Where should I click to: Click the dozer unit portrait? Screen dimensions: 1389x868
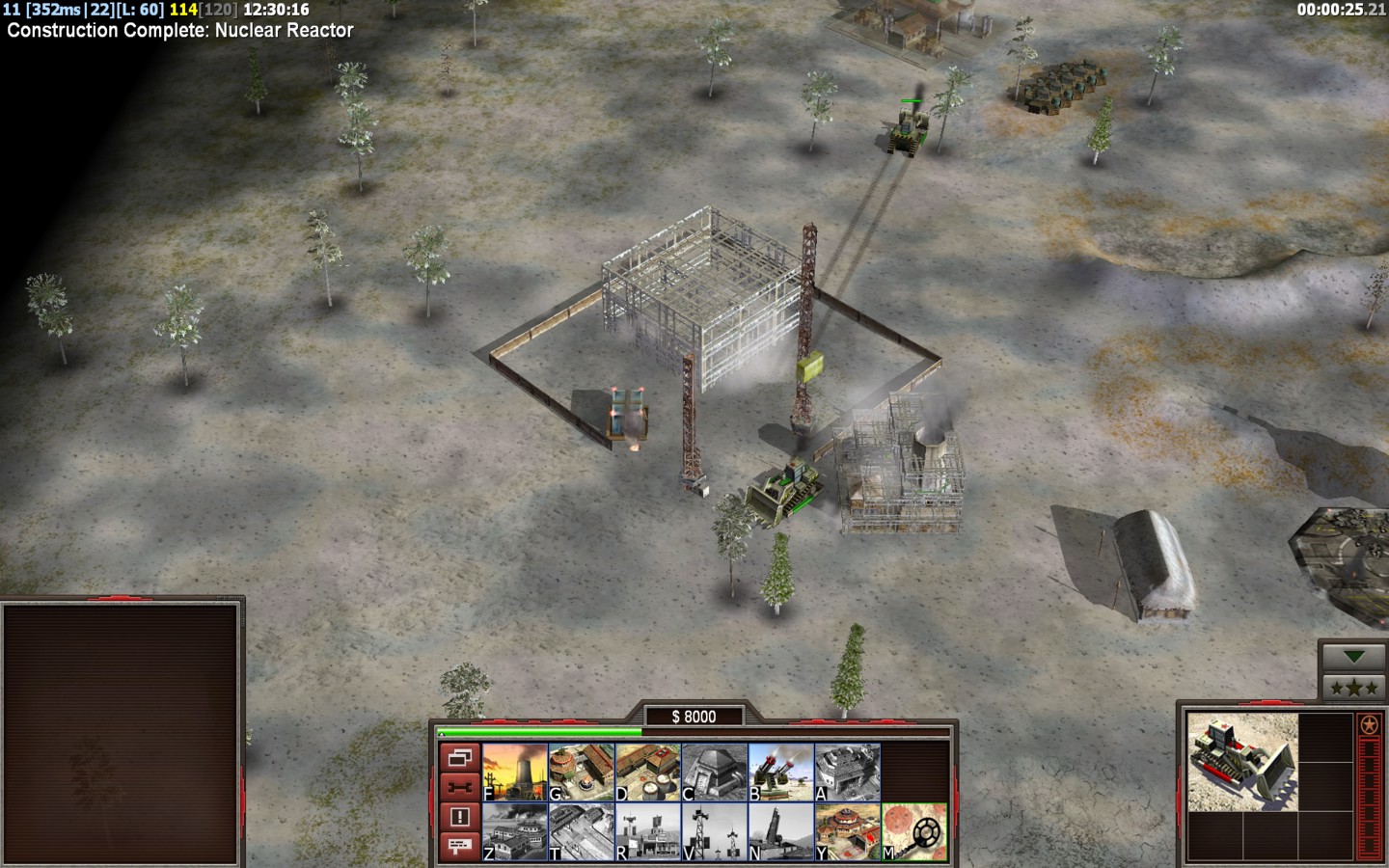click(1242, 762)
